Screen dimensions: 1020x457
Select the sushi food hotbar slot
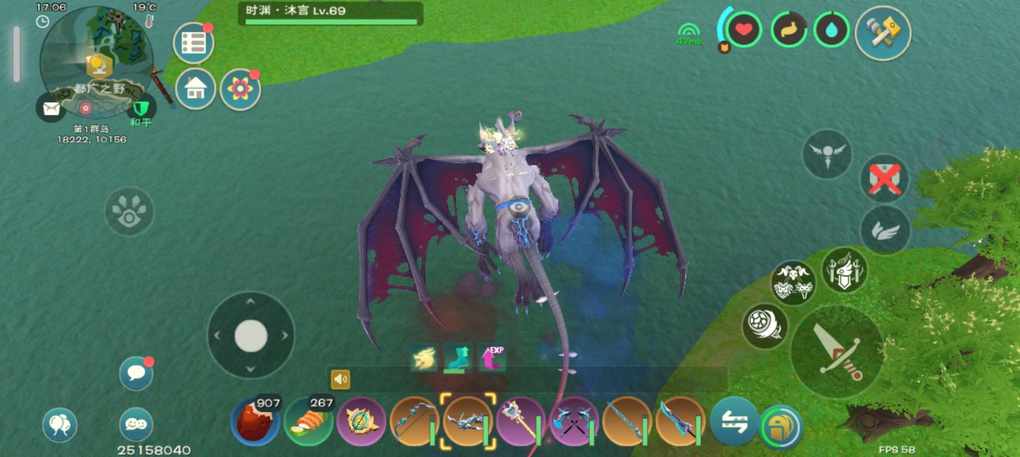[309, 421]
